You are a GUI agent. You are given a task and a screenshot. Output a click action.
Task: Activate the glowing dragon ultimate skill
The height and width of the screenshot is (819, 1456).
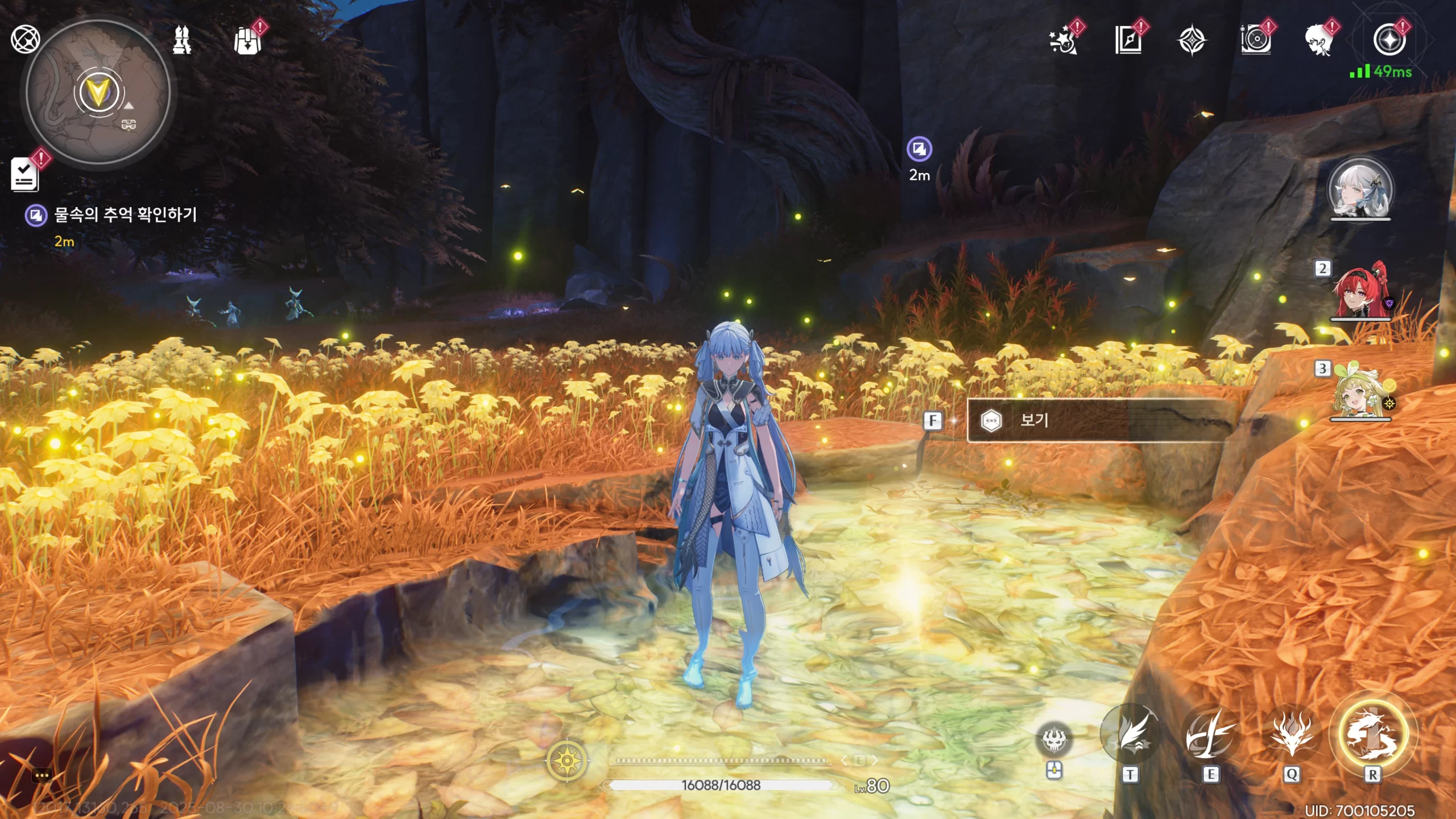[1373, 734]
